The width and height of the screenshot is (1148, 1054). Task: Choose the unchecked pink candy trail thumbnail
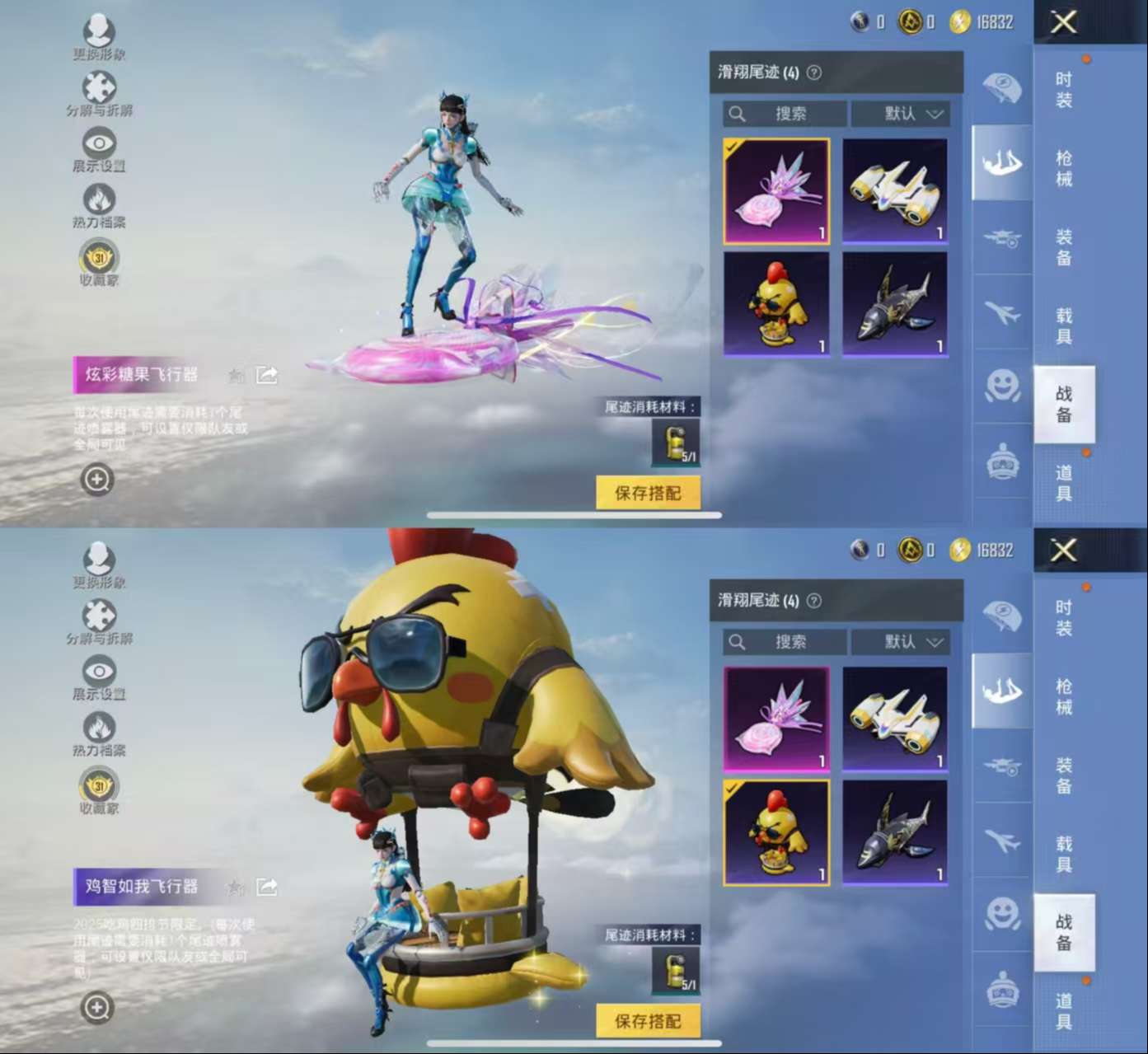coord(776,719)
